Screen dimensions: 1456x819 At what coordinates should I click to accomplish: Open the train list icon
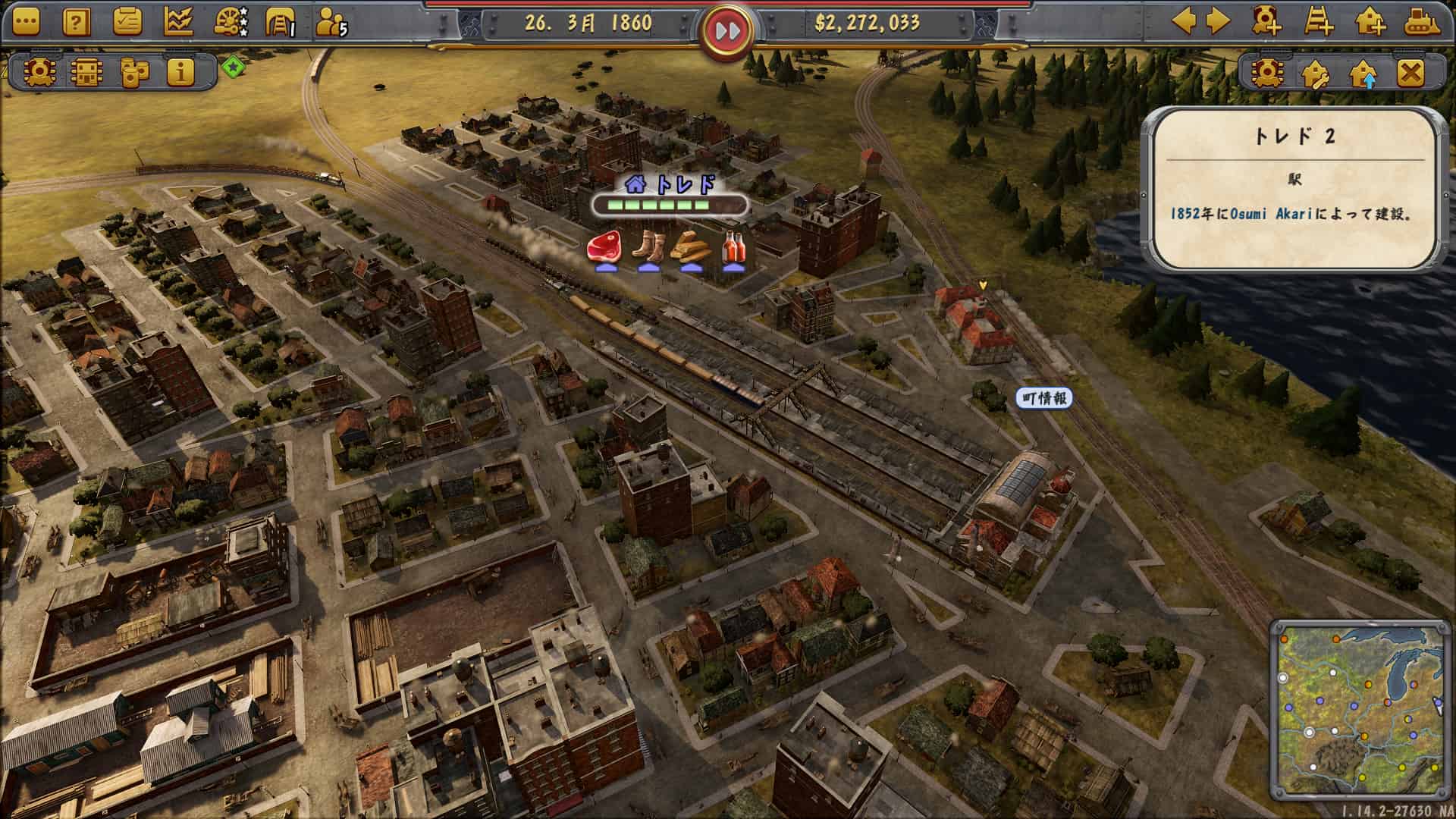click(39, 72)
